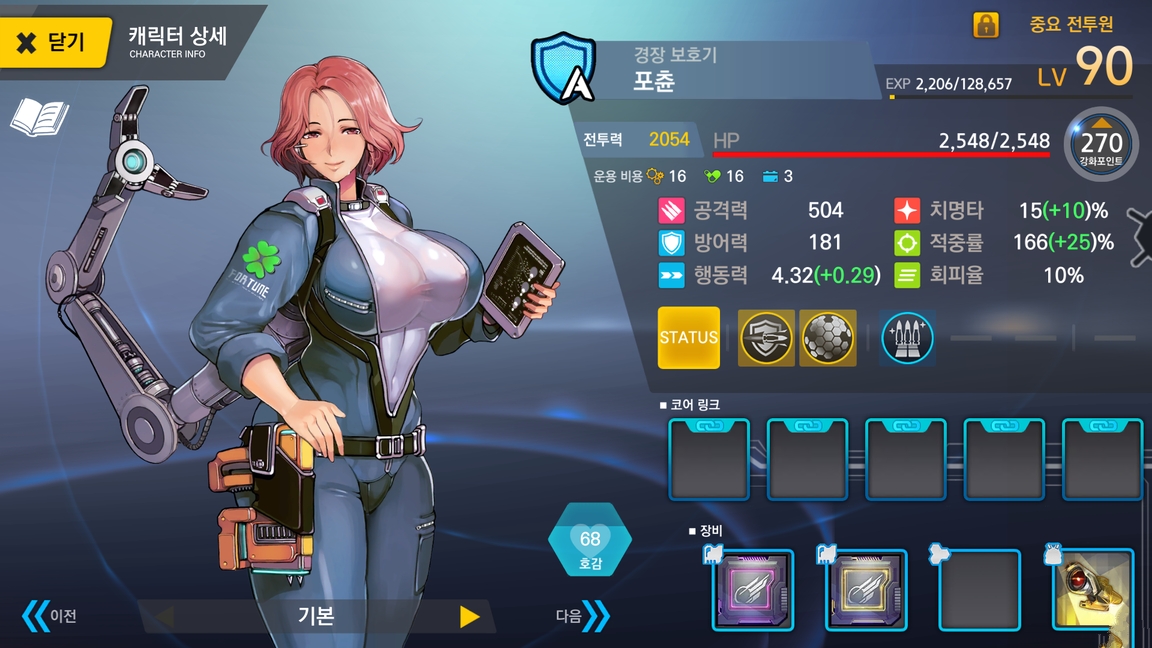
Task: Click the yellow STATUS button
Action: (x=688, y=337)
